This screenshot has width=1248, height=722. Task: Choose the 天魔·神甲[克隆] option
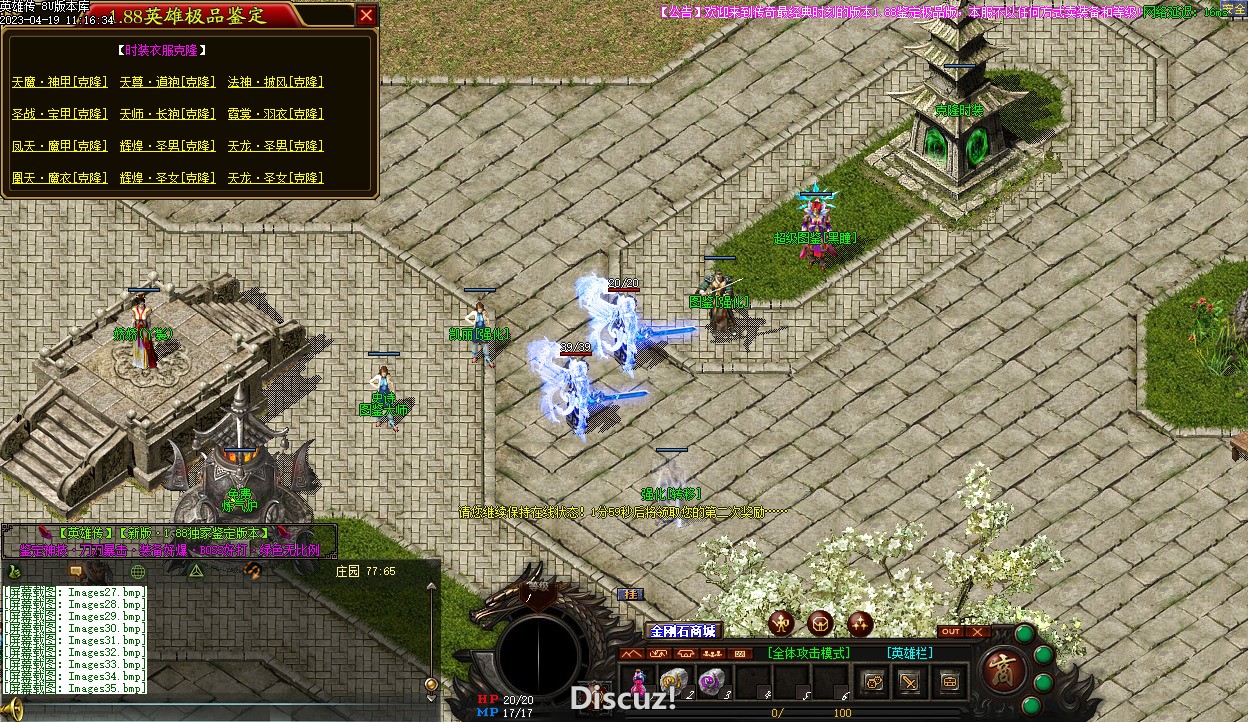pos(59,82)
